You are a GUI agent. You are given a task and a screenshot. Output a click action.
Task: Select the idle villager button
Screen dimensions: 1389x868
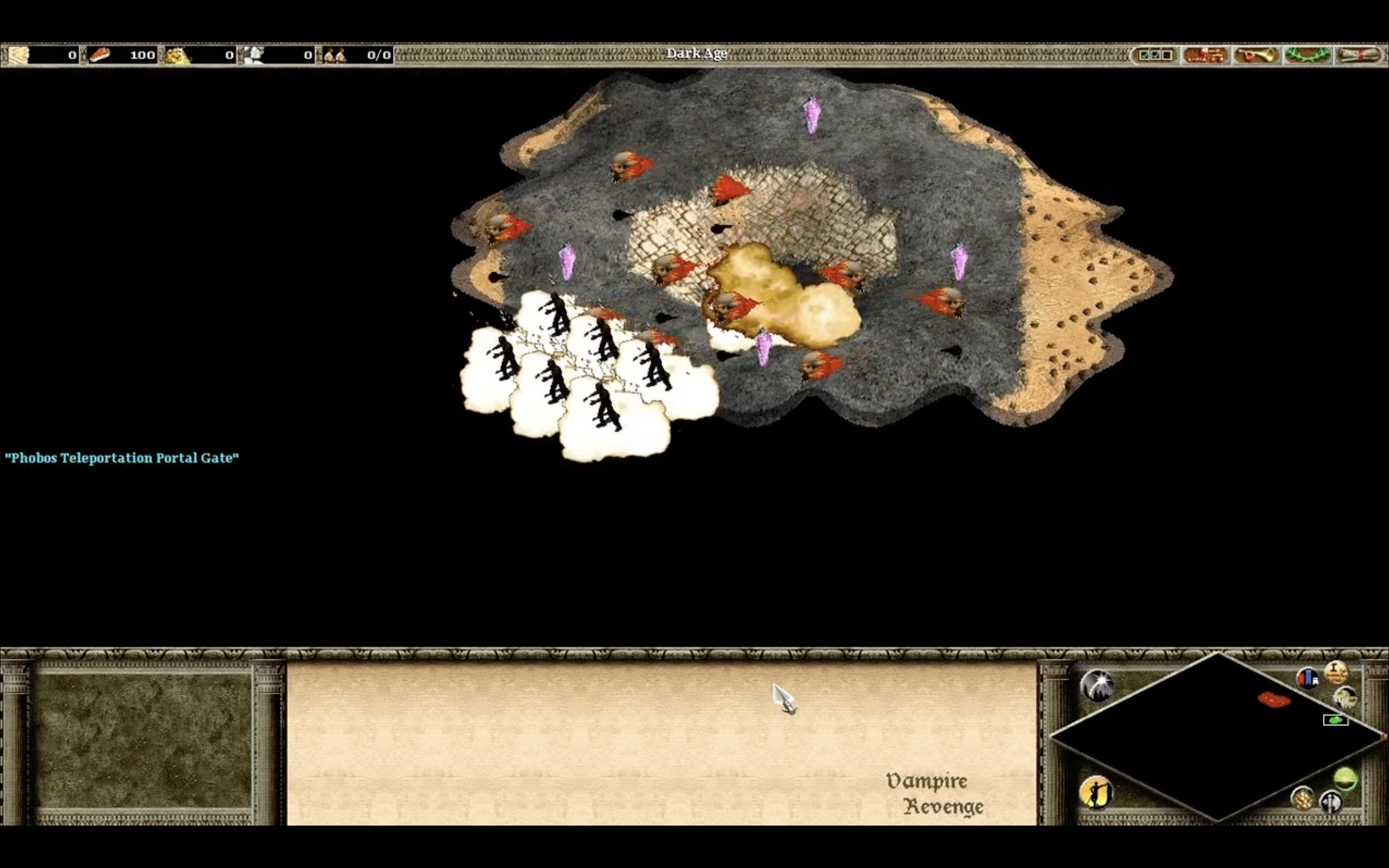[x=1096, y=792]
